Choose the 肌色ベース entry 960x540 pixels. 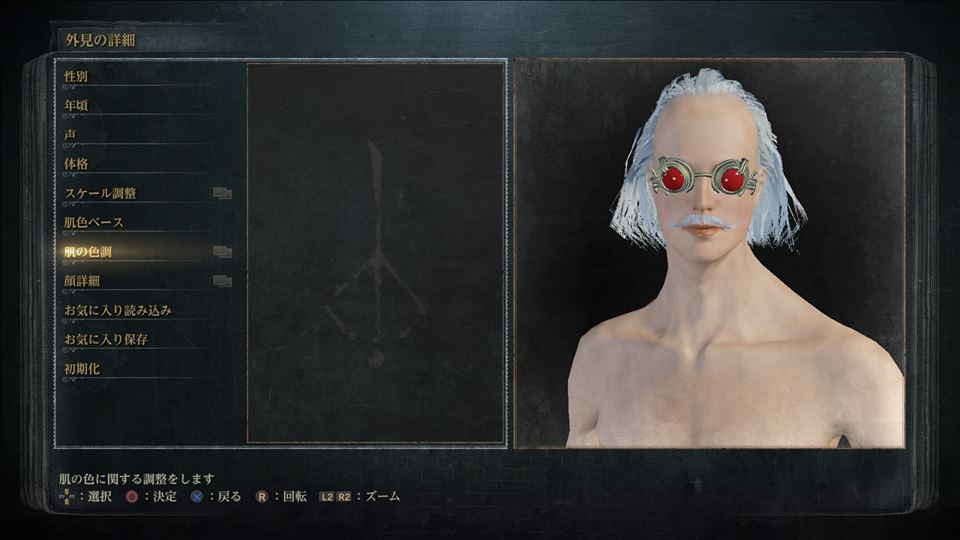tap(94, 222)
